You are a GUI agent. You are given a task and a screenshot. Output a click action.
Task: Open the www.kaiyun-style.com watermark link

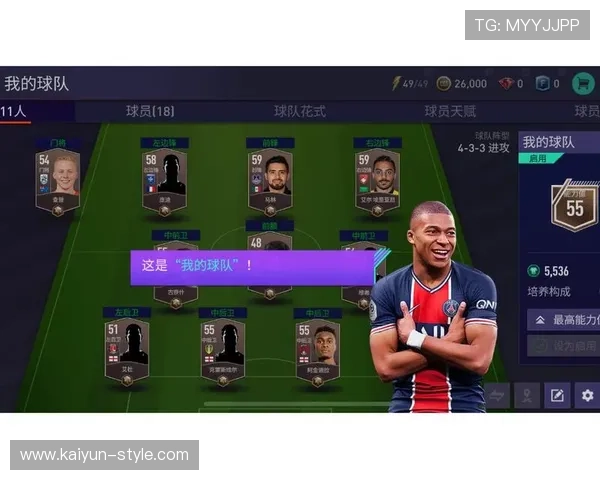point(104,455)
